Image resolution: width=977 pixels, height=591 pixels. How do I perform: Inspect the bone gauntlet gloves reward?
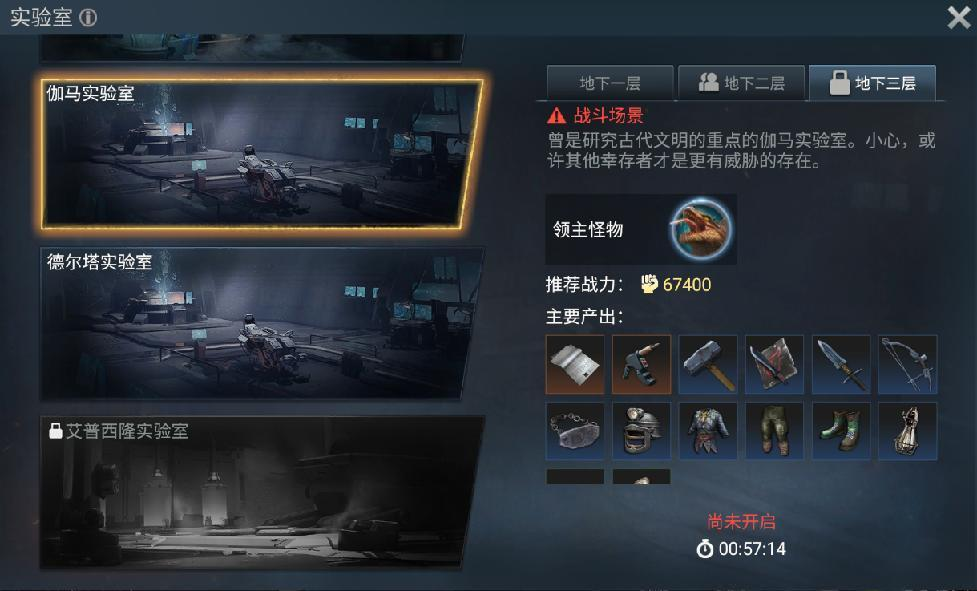click(x=908, y=431)
